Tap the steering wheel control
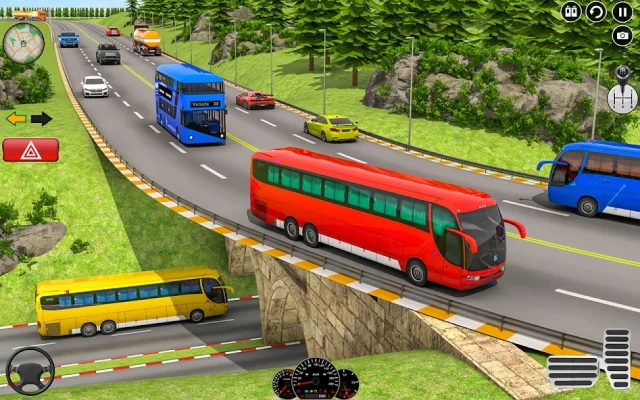 pyautogui.click(x=30, y=371)
